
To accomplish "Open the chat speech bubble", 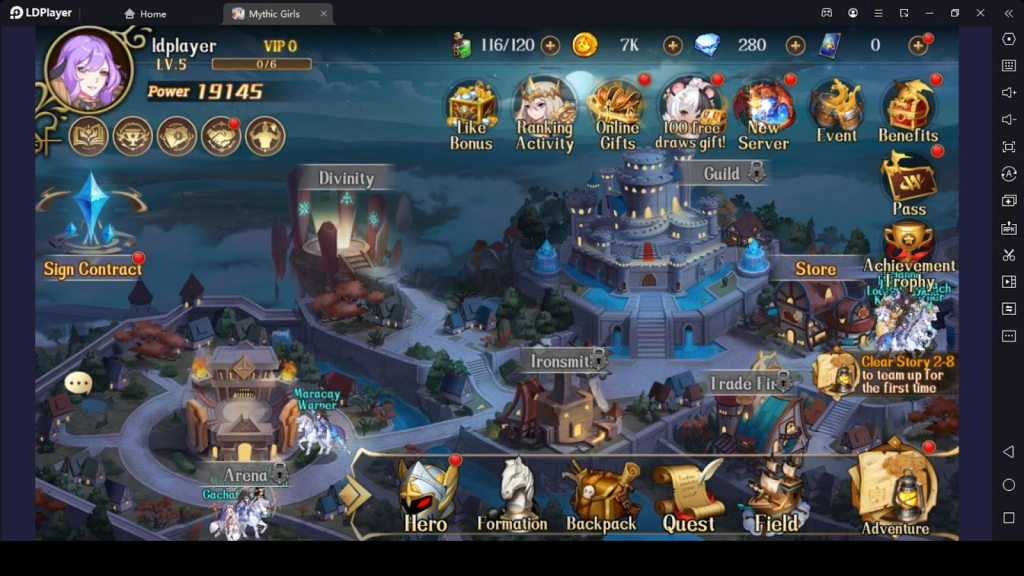I will click(78, 382).
